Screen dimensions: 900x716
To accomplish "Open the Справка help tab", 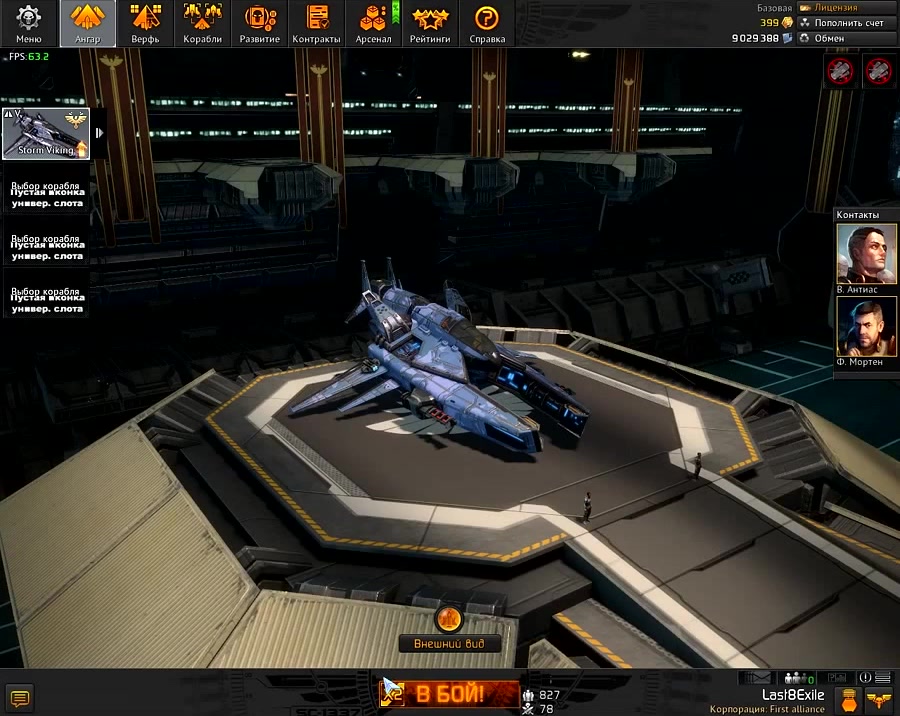I will tap(487, 23).
